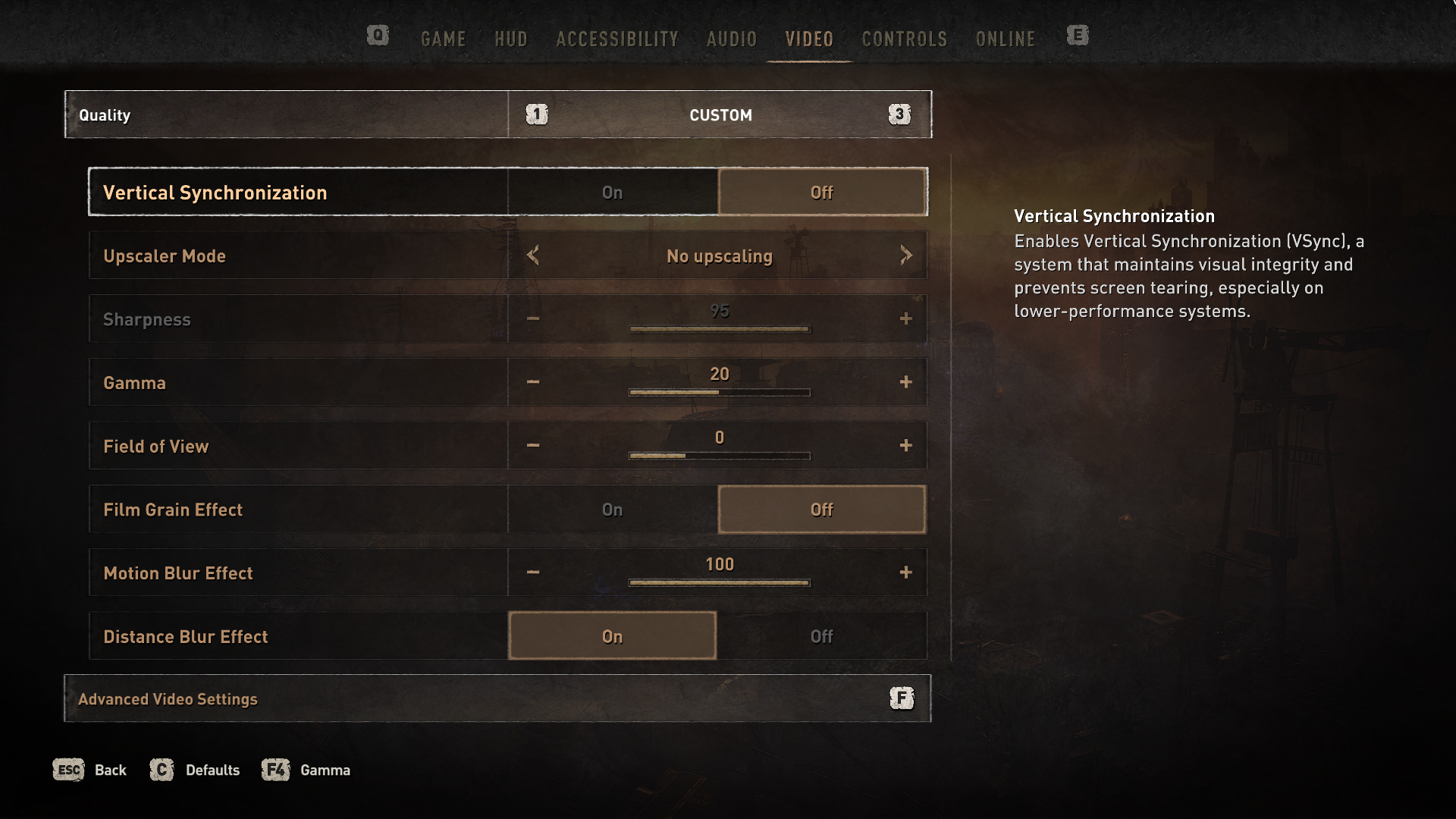Image resolution: width=1456 pixels, height=819 pixels.
Task: Decrease Gamma with the minus button
Action: pyautogui.click(x=533, y=382)
